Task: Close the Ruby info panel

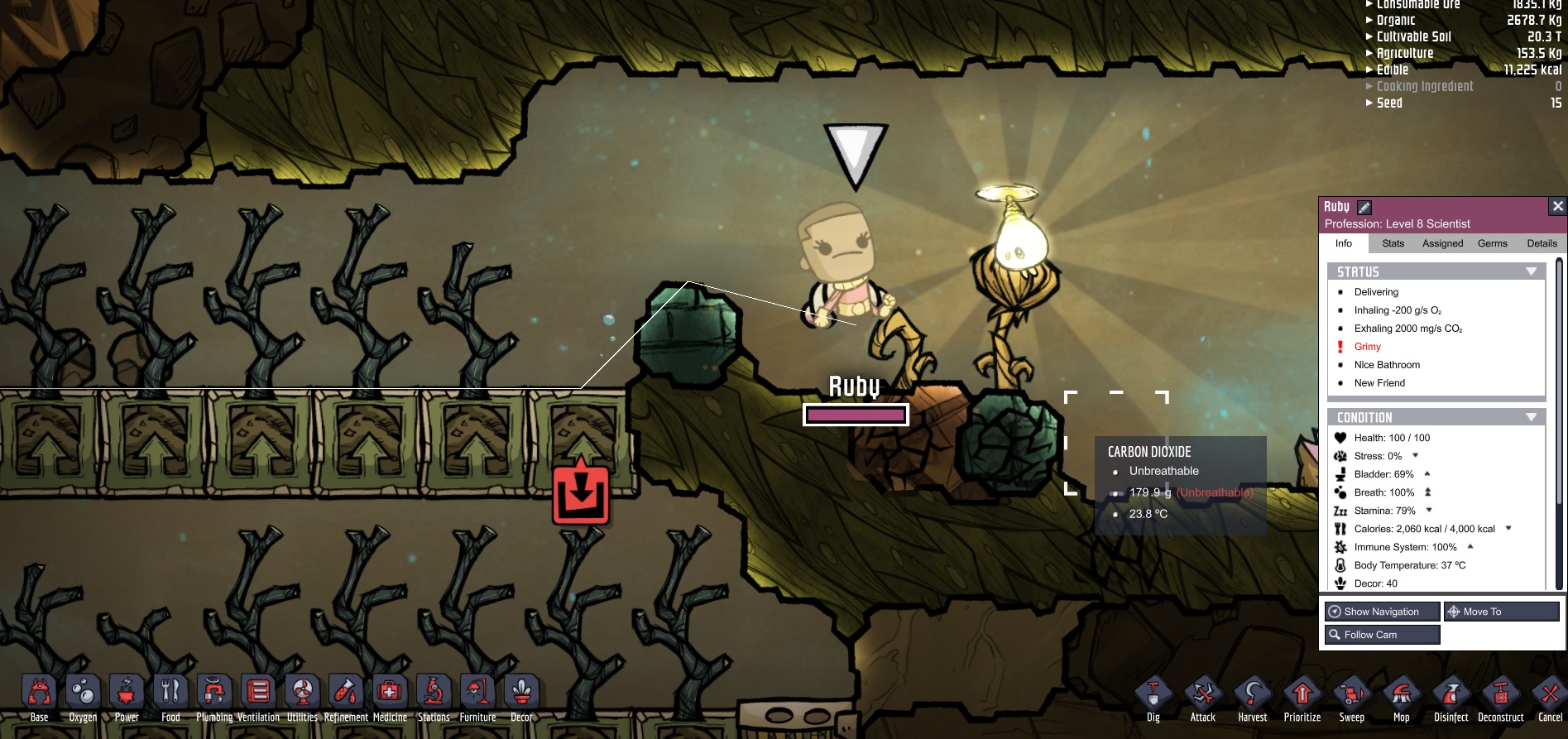Action: point(1557,206)
